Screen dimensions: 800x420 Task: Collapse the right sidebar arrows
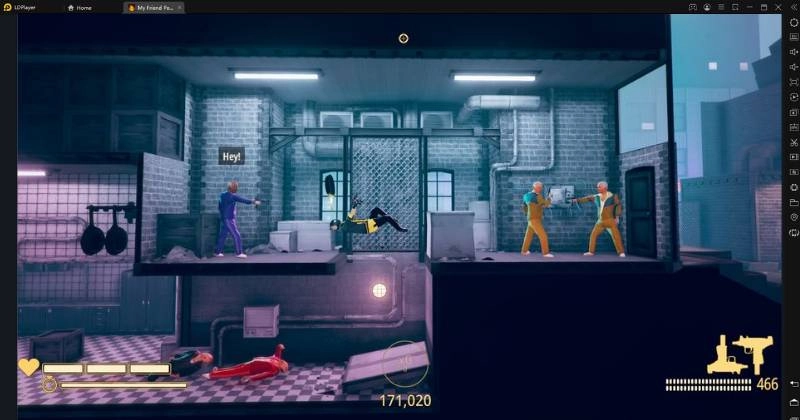[x=794, y=7]
